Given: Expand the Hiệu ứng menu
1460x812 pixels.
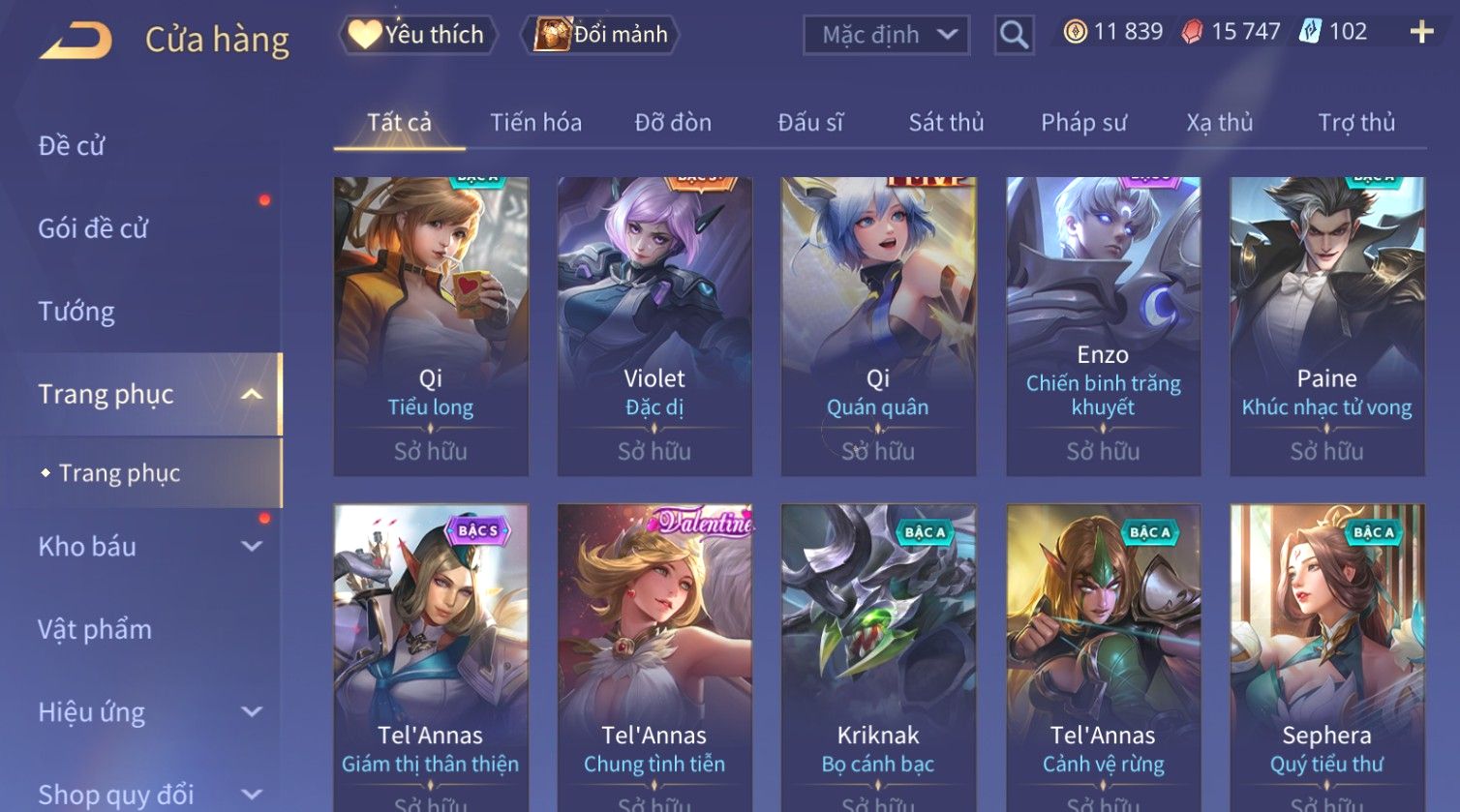Looking at the screenshot, I should point(145,712).
